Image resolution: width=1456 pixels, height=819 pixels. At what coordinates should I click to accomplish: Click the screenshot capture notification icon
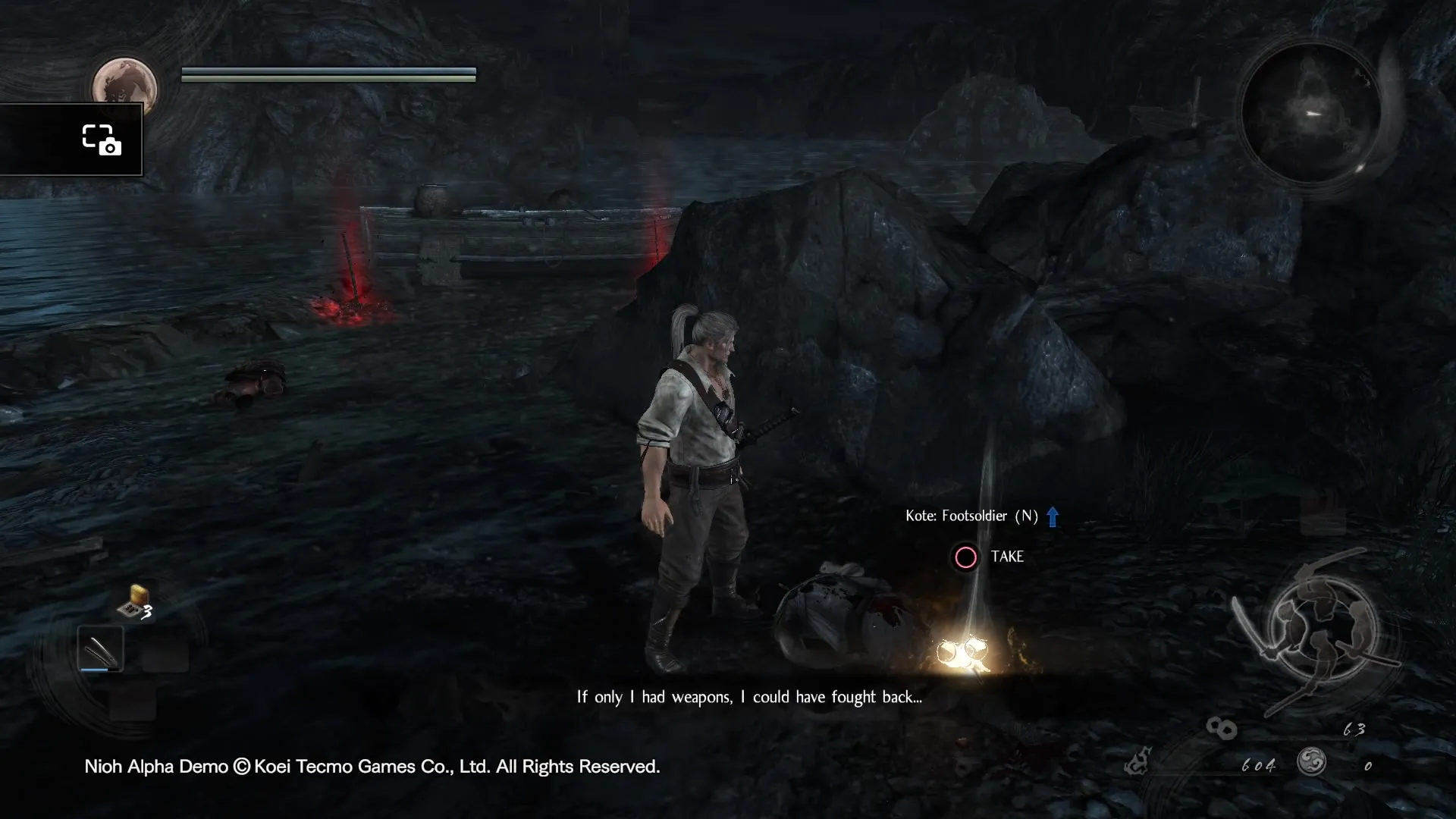coord(101,140)
